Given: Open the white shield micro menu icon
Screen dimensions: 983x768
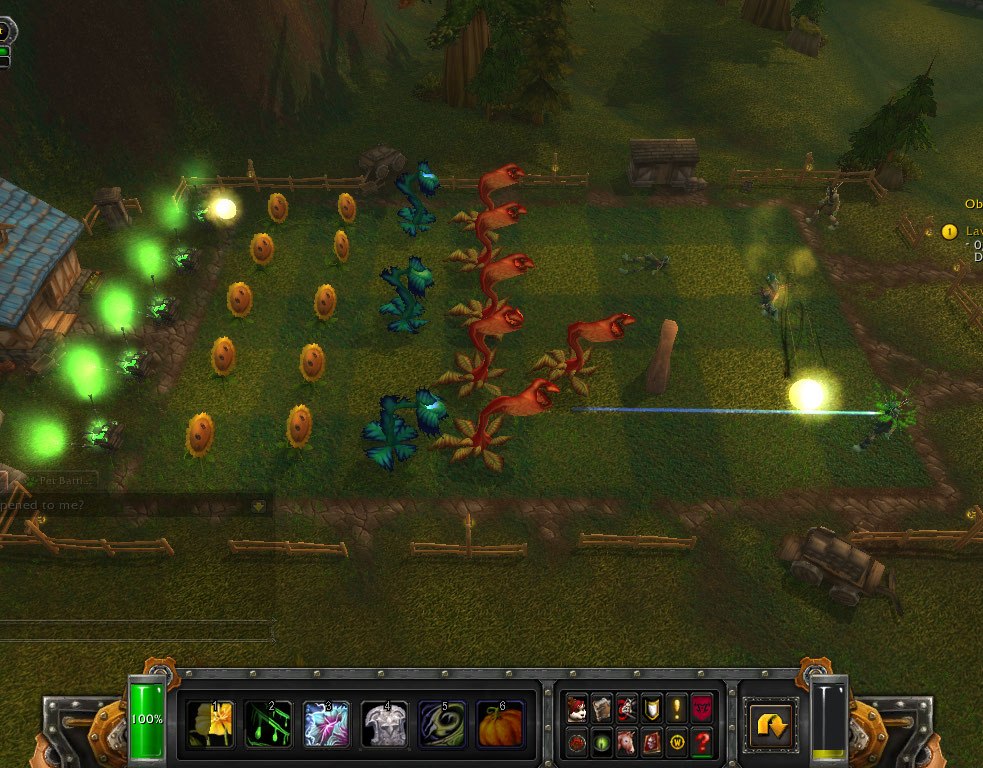Looking at the screenshot, I should (x=652, y=709).
